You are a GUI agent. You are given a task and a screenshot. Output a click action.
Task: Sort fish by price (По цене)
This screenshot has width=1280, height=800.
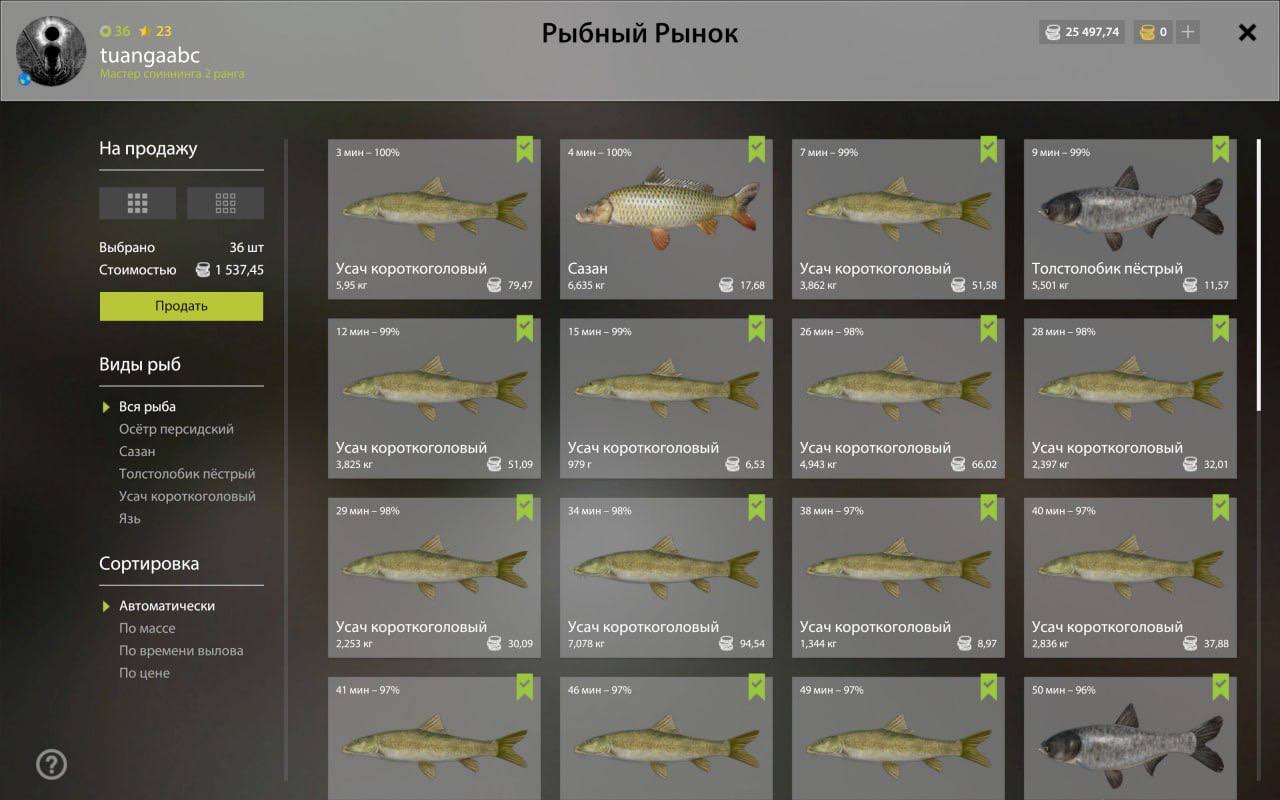(x=144, y=673)
